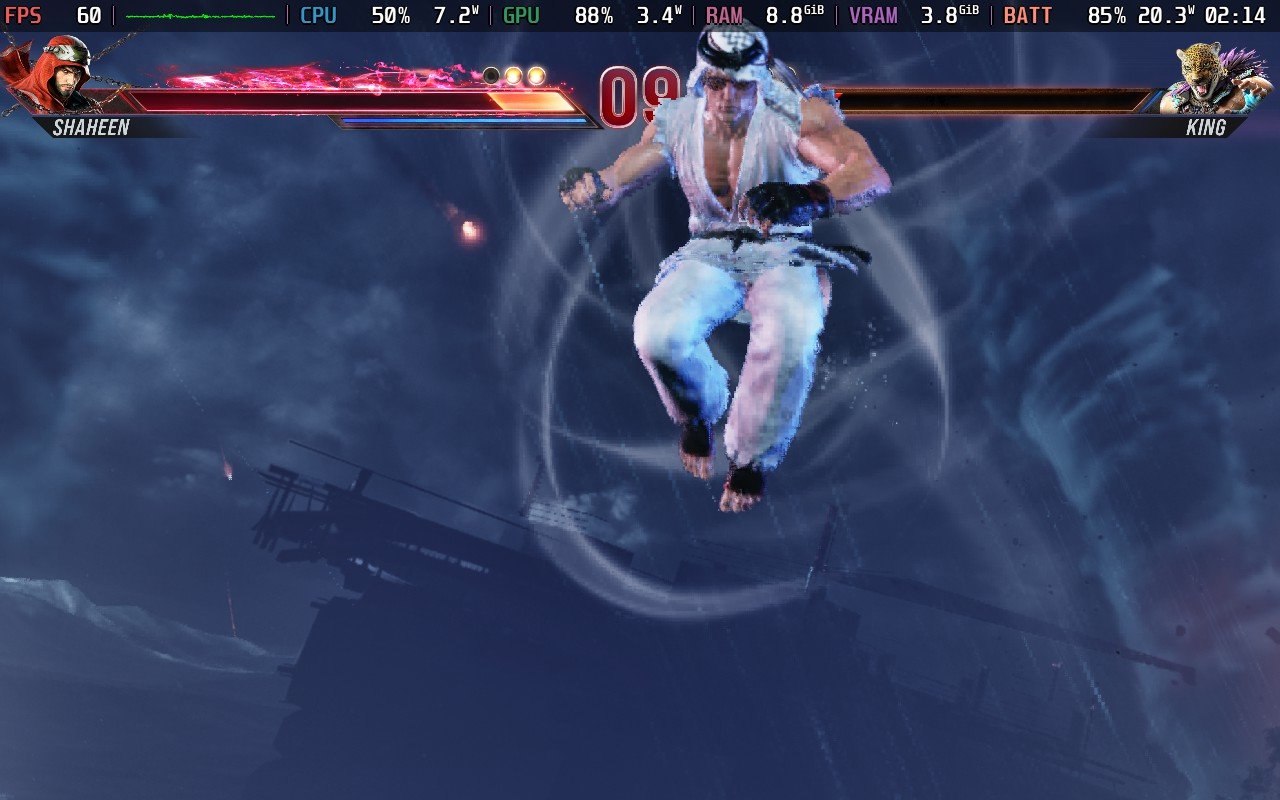1280x800 pixels.
Task: Click the GPU indicator in the stats bar
Action: coord(518,15)
